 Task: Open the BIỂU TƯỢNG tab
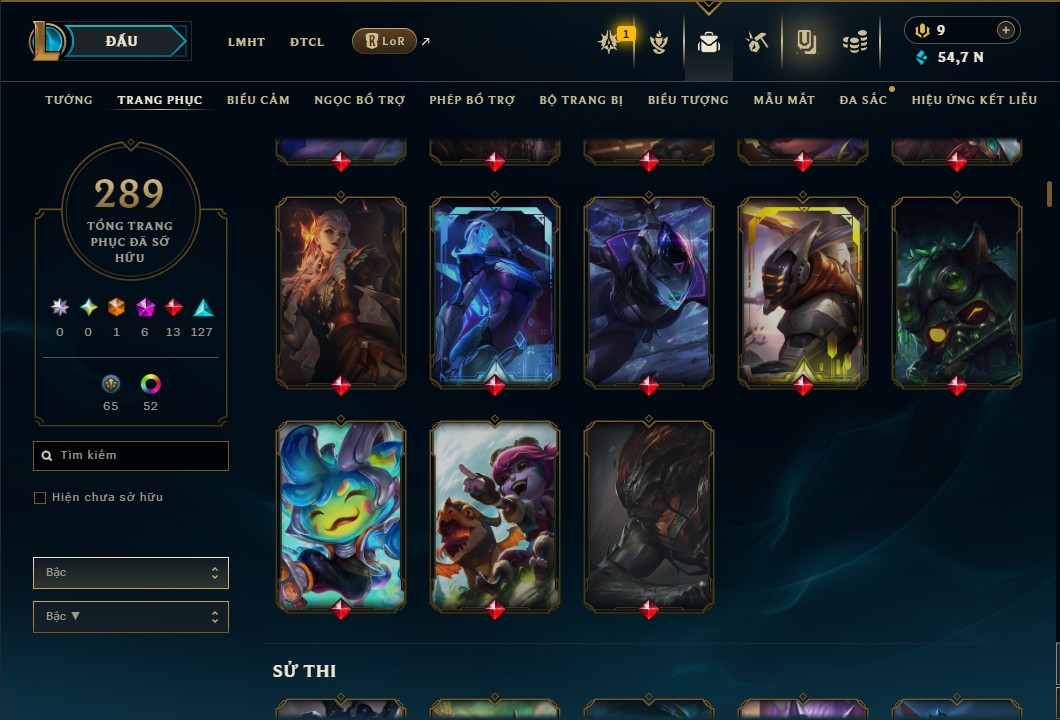click(688, 100)
